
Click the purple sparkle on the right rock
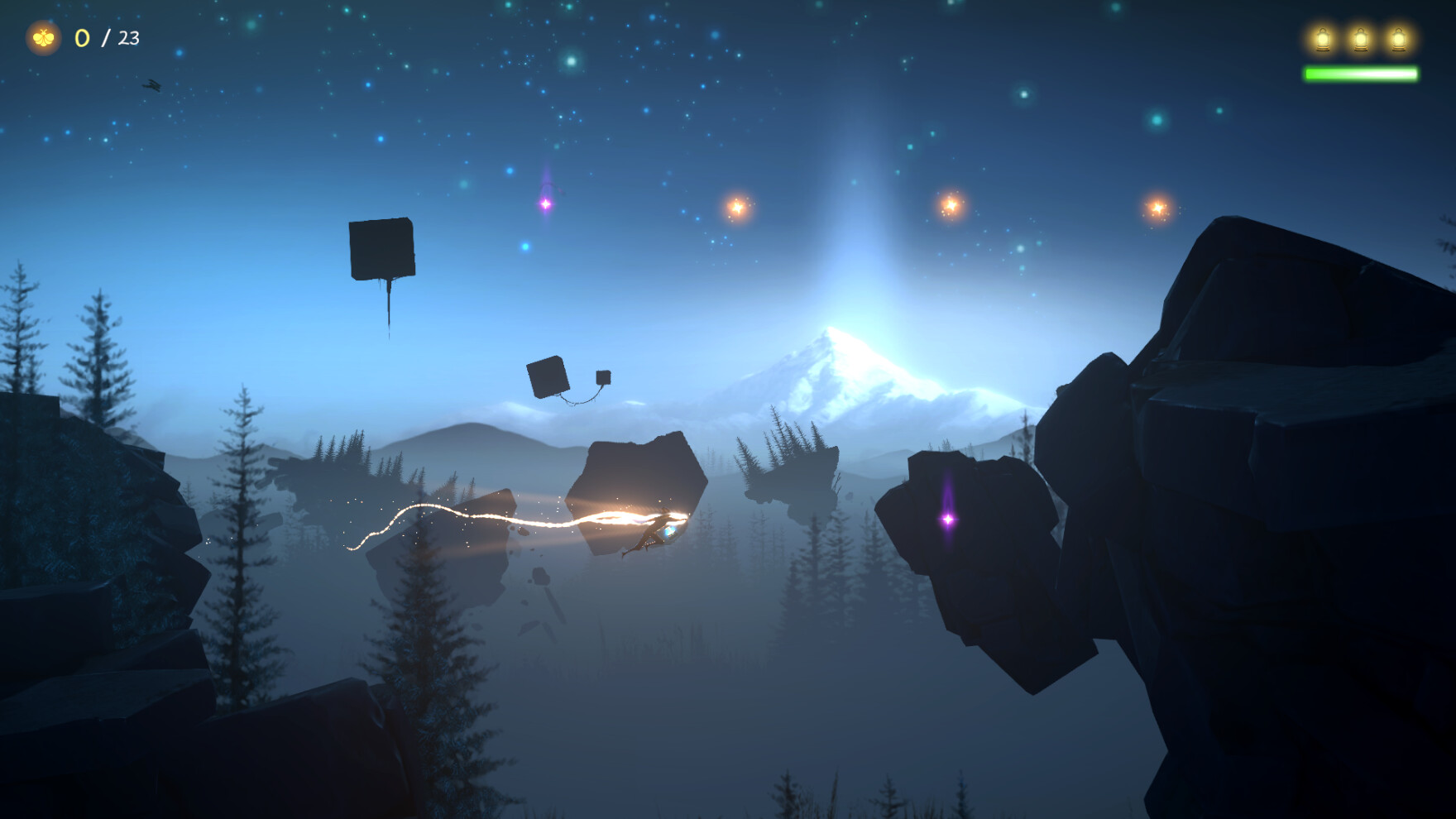pyautogui.click(x=948, y=520)
